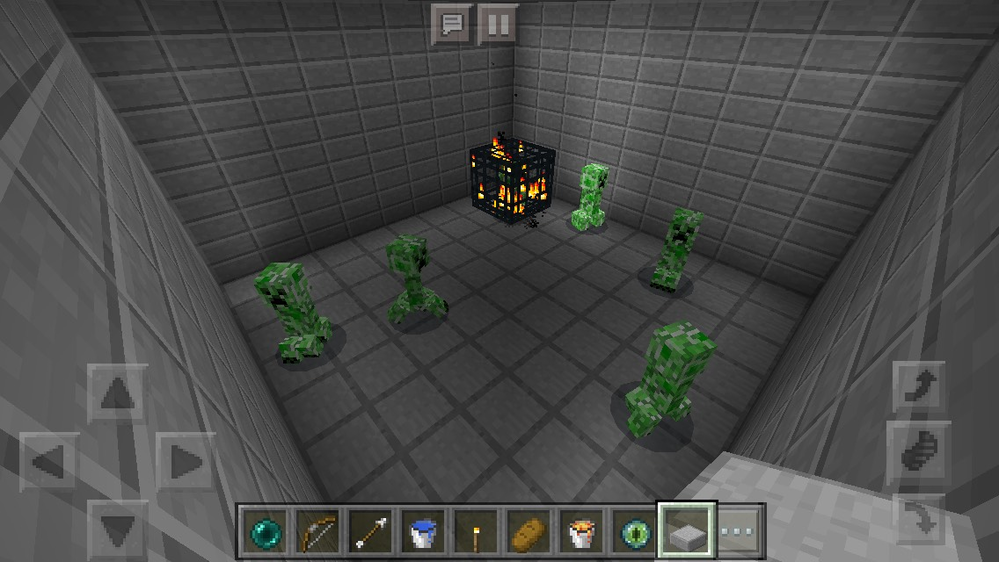
Task: Tap the fly down button
Action: [x=919, y=518]
